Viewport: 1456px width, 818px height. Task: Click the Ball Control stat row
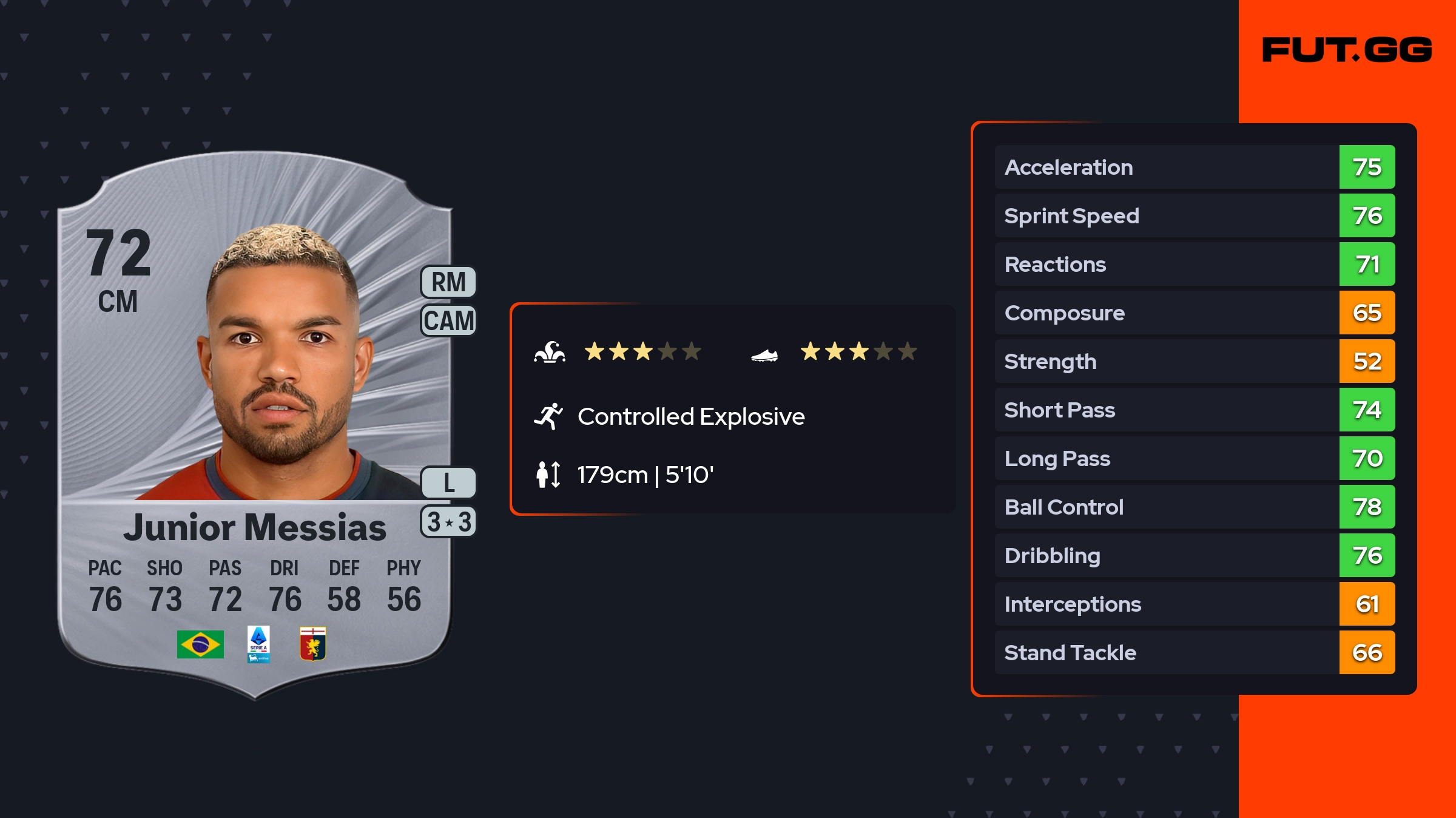[1194, 507]
